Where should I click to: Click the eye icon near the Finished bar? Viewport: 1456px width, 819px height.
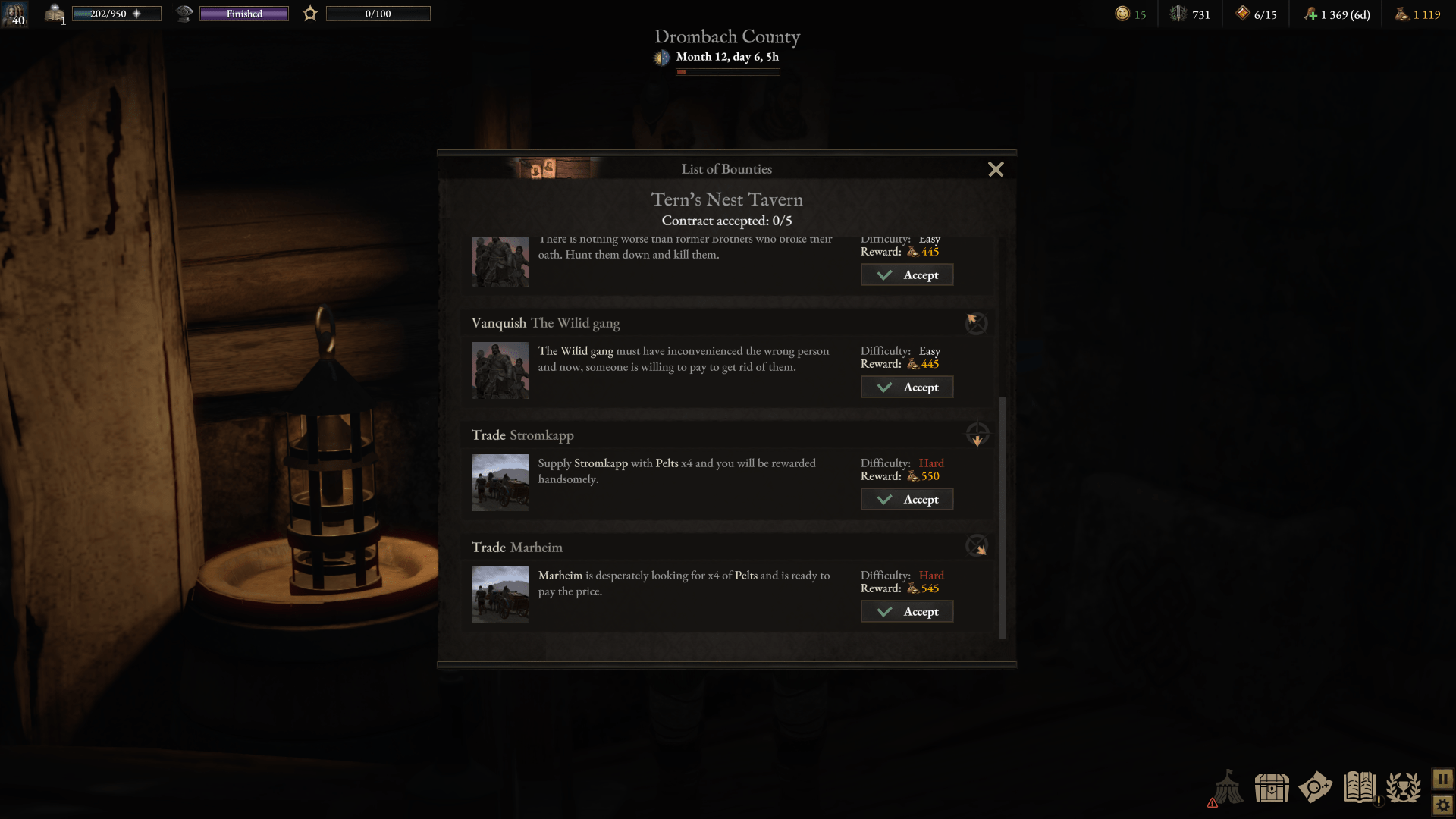(x=184, y=13)
